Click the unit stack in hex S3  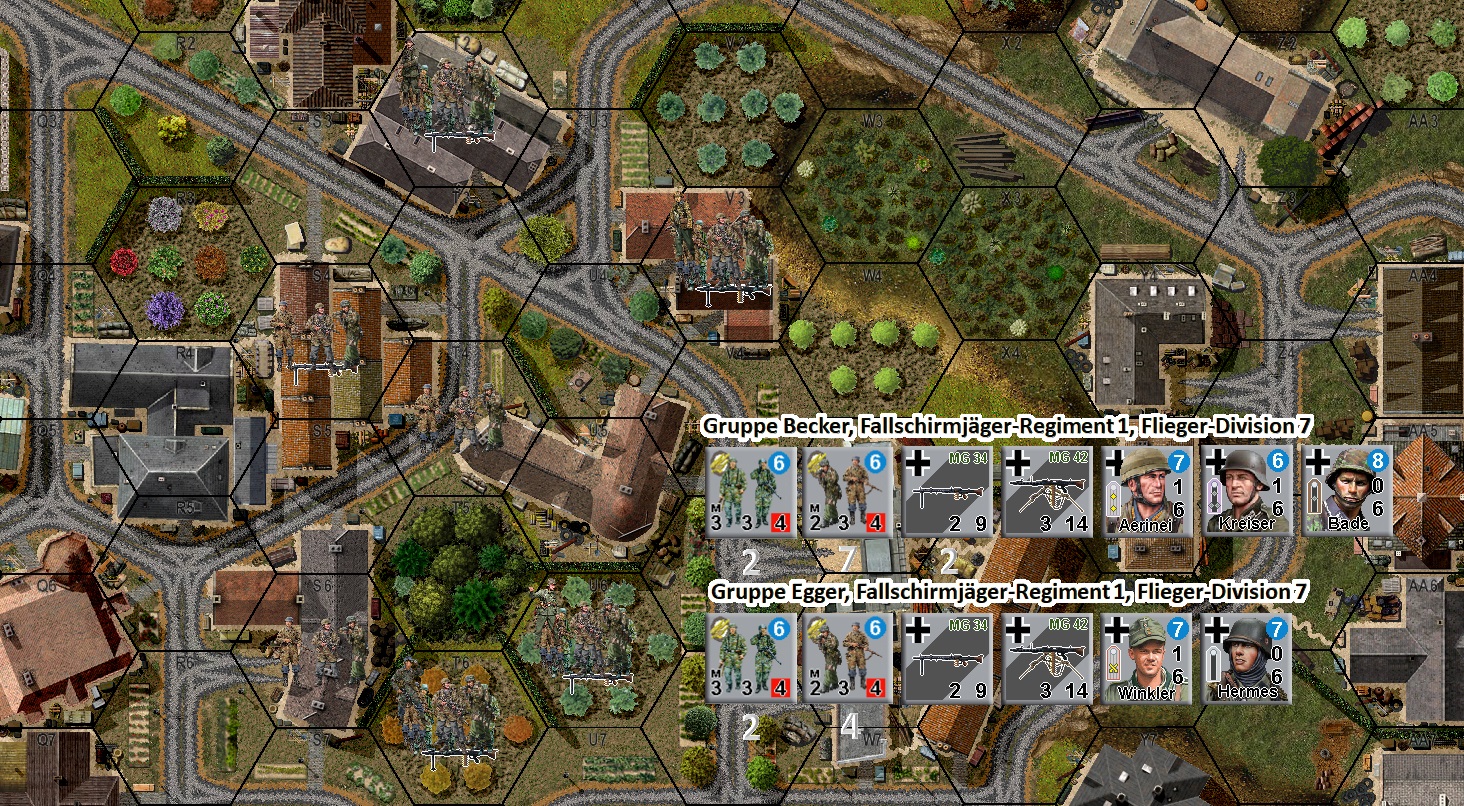coord(450,90)
